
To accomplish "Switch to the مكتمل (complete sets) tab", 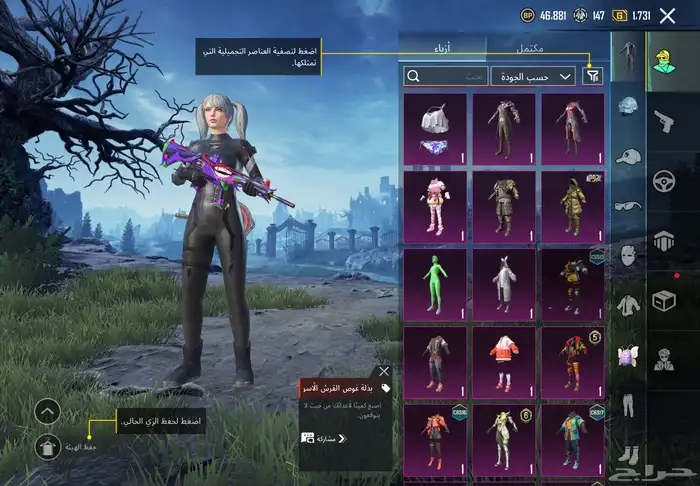I will click(532, 47).
